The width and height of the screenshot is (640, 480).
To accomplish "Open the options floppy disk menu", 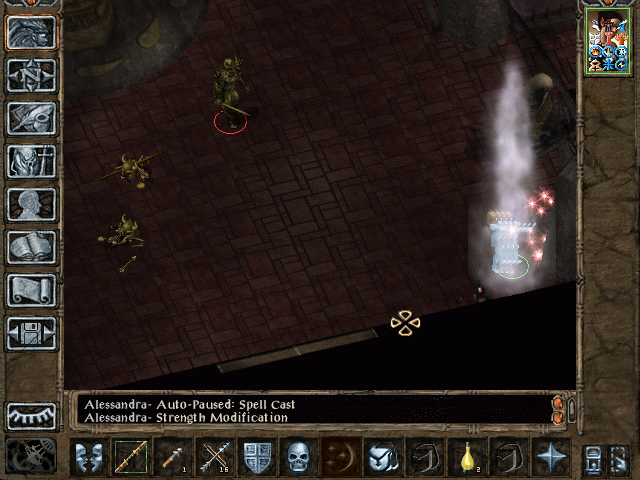I will (31, 333).
